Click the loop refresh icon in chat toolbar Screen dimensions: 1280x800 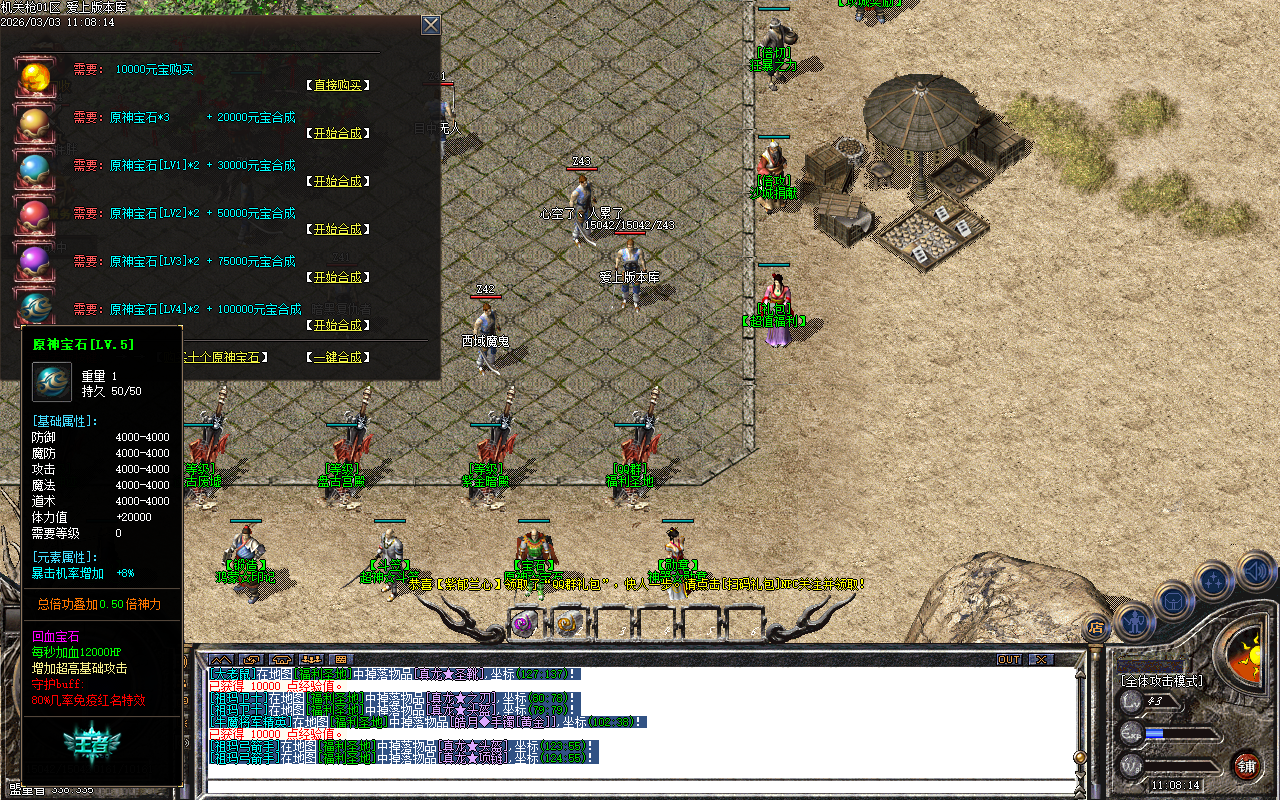pyautogui.click(x=250, y=658)
